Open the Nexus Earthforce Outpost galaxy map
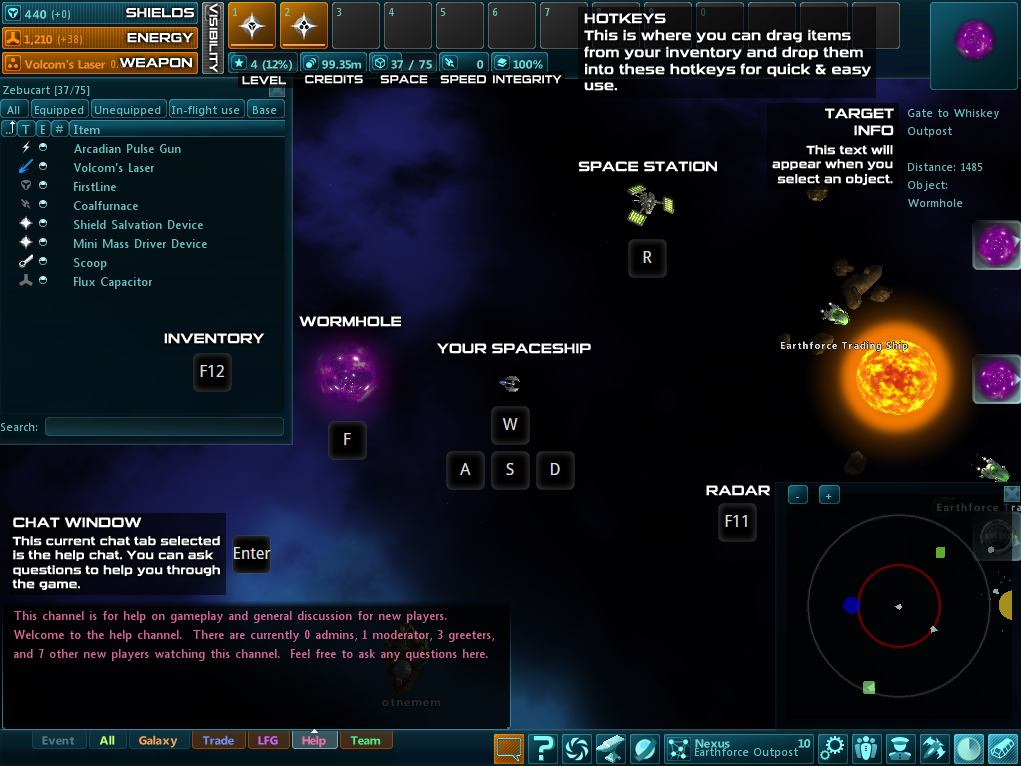The width and height of the screenshot is (1021, 766). [x=738, y=748]
